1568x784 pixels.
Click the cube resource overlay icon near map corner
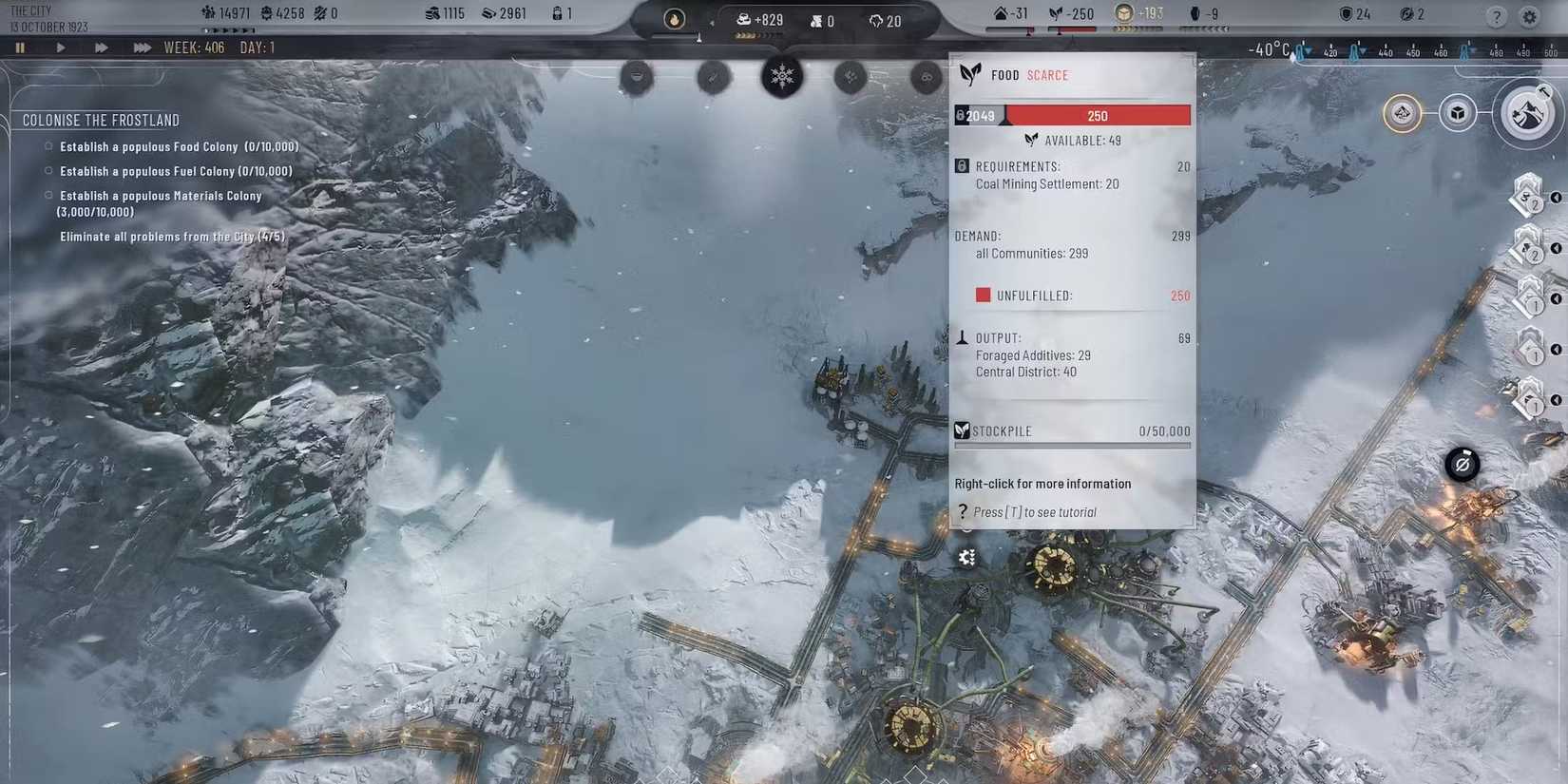1460,112
